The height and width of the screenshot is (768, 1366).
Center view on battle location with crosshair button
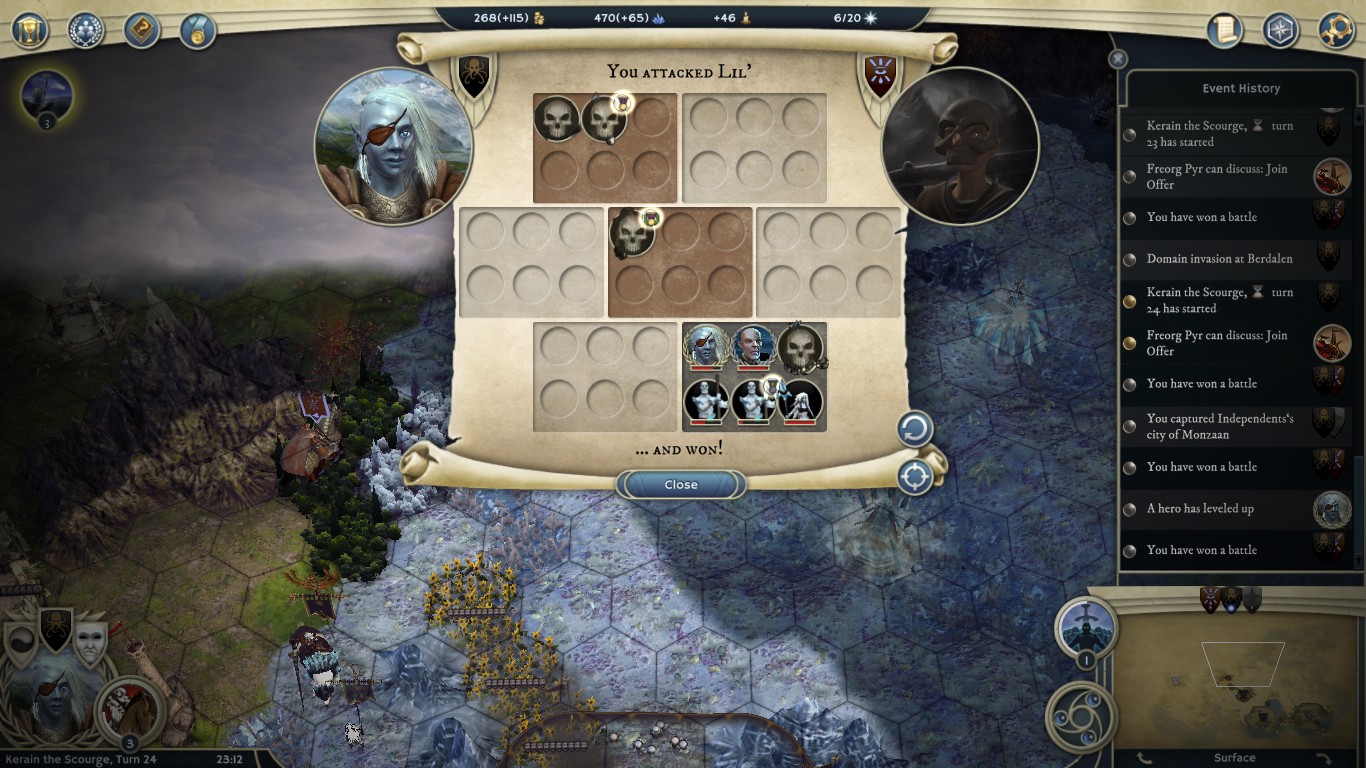[914, 477]
